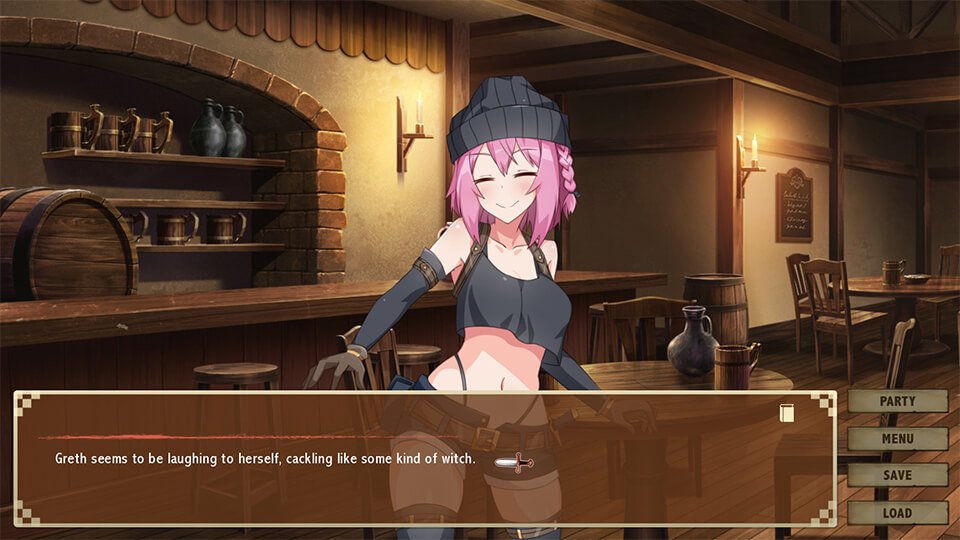The height and width of the screenshot is (540, 960).
Task: Click the SAVE button
Action: click(897, 475)
